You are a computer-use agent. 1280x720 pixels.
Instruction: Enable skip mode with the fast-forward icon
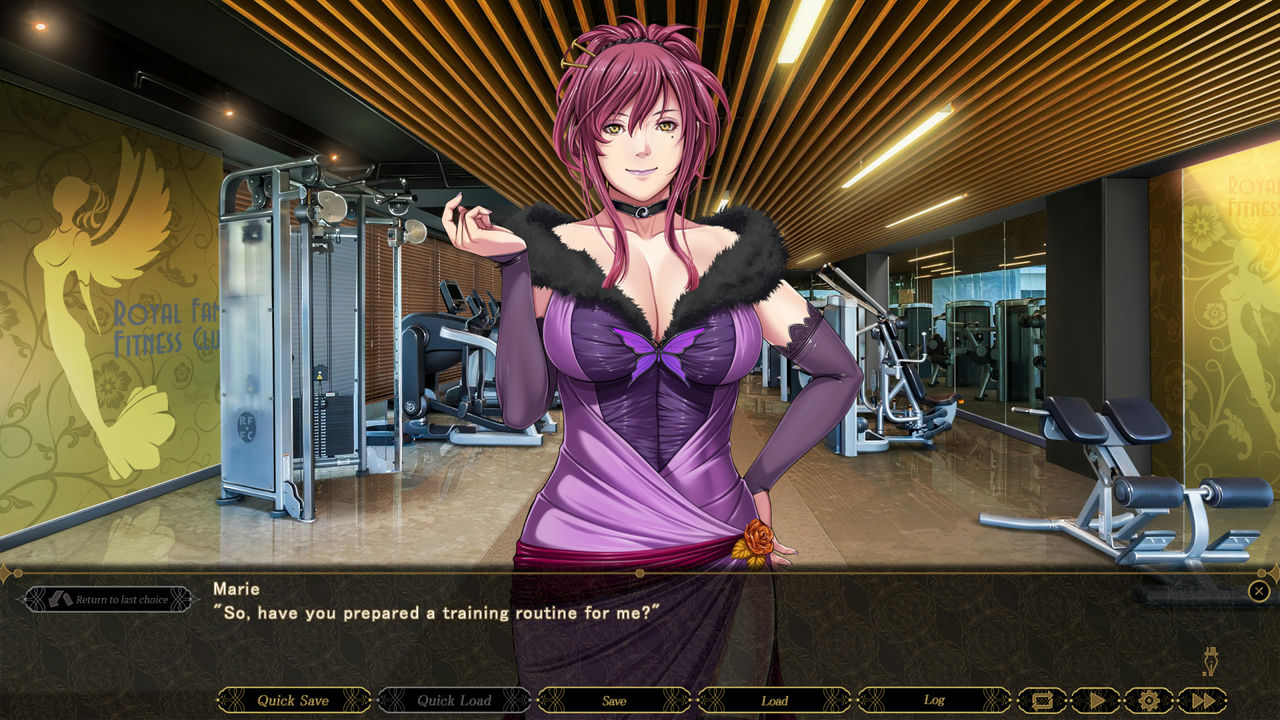coord(1205,701)
